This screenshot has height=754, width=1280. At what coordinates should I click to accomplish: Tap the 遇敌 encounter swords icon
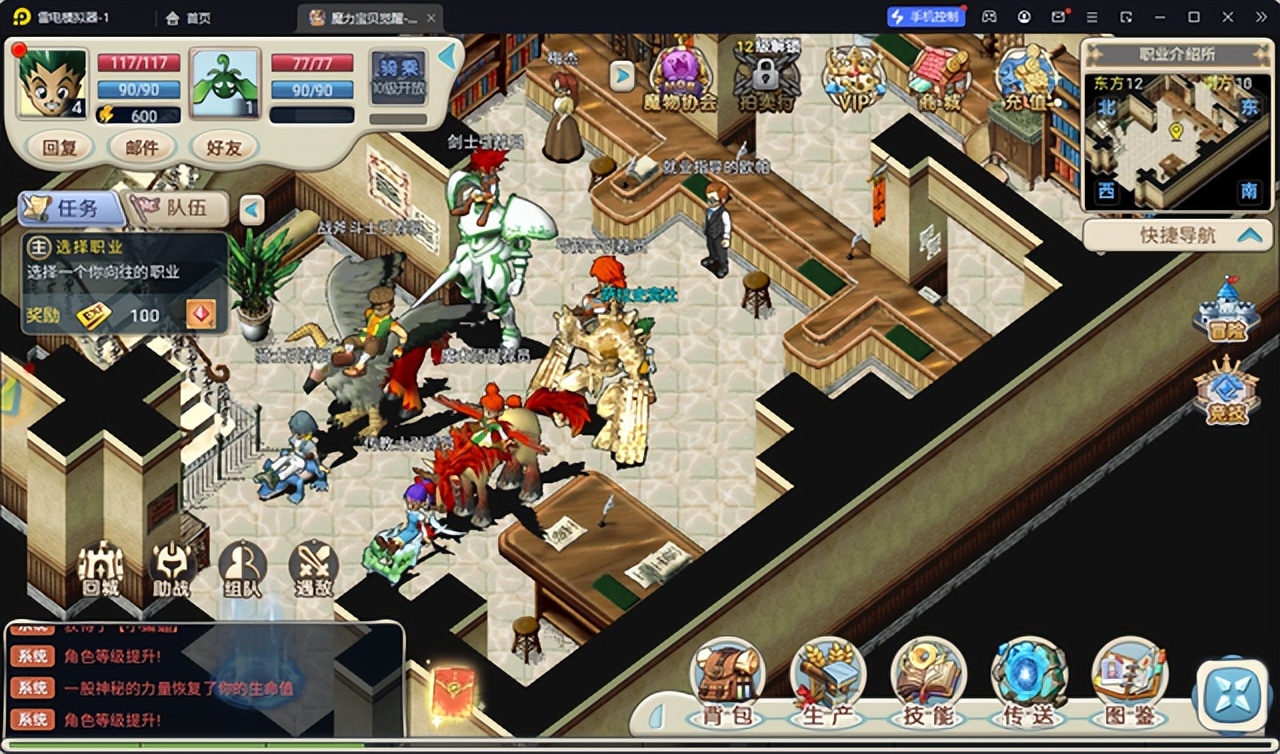pos(313,568)
